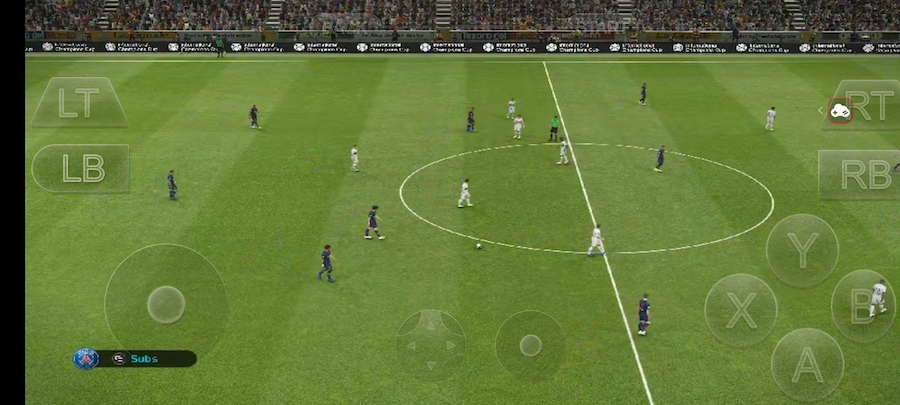Open the red gamepad overlay icon

[839, 111]
